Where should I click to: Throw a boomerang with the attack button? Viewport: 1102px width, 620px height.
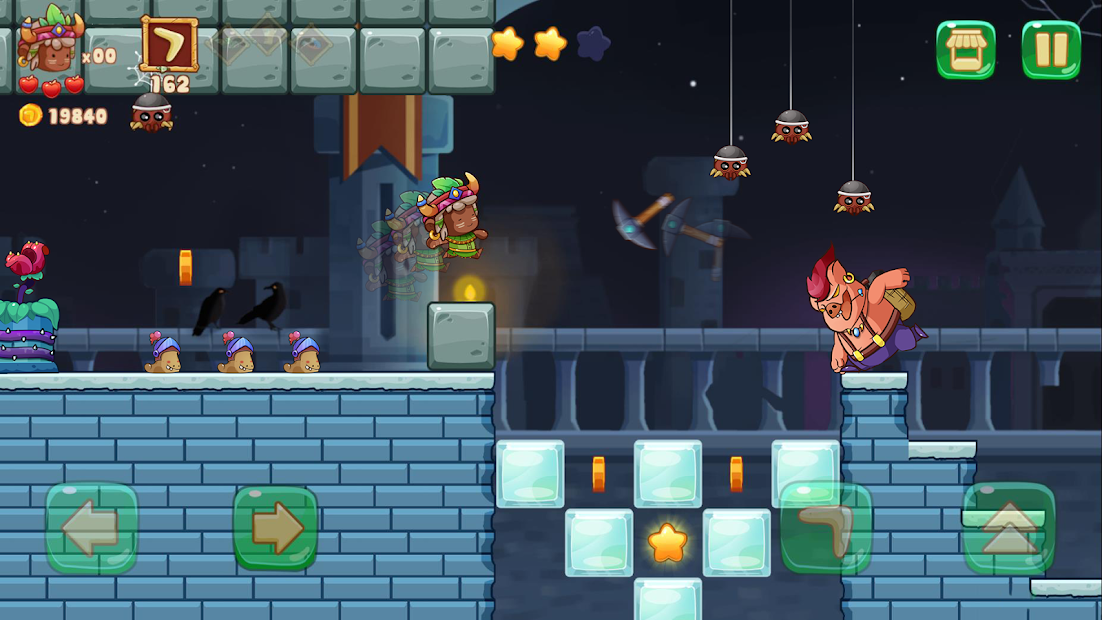(x=826, y=528)
